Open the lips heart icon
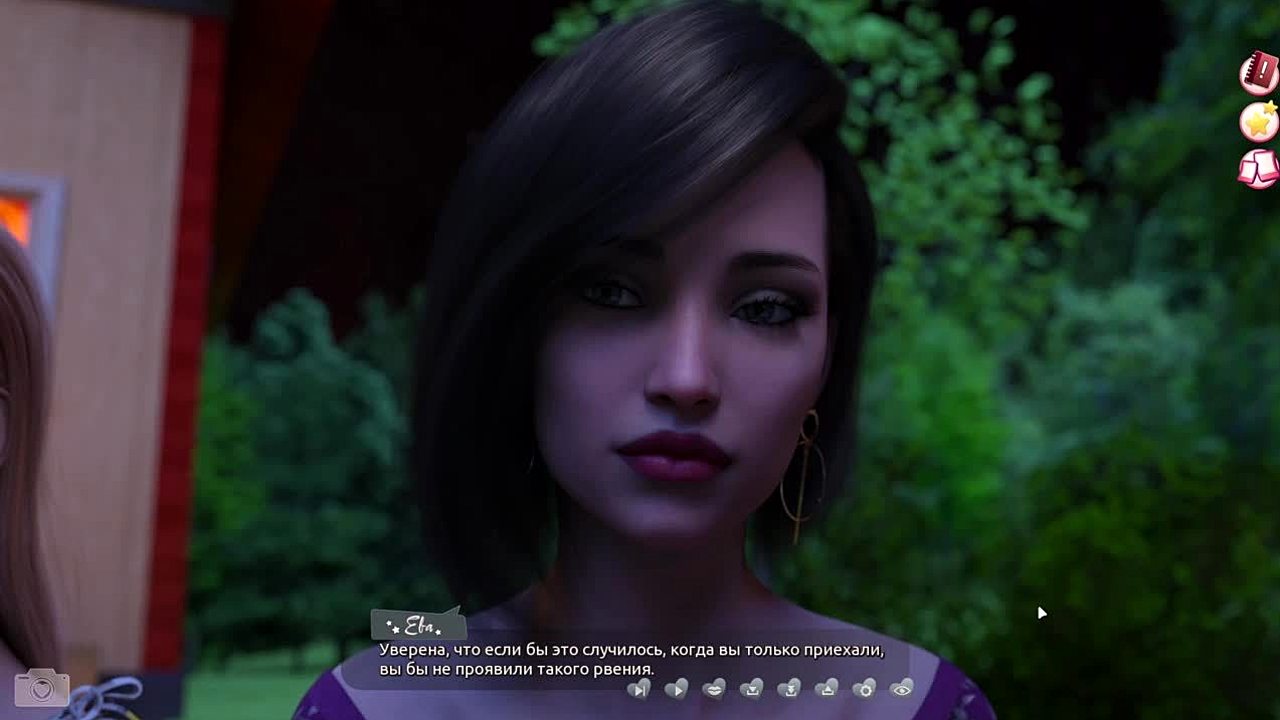This screenshot has width=1280, height=720. click(x=714, y=688)
